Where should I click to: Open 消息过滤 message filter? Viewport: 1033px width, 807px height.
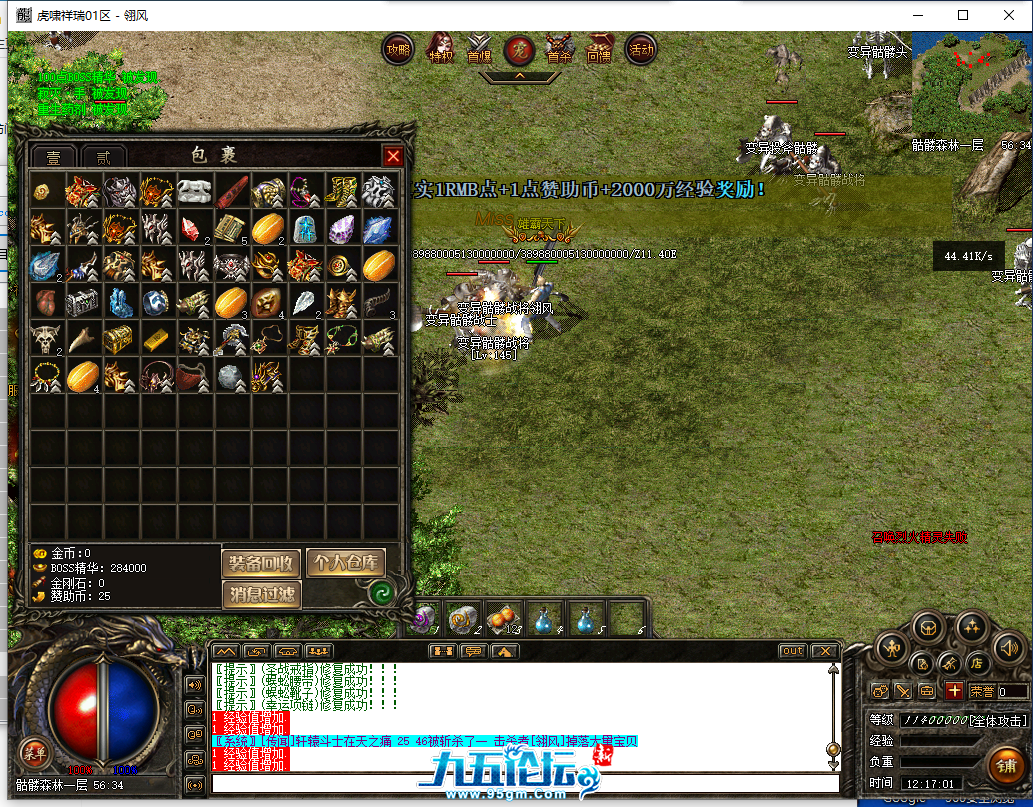260,595
